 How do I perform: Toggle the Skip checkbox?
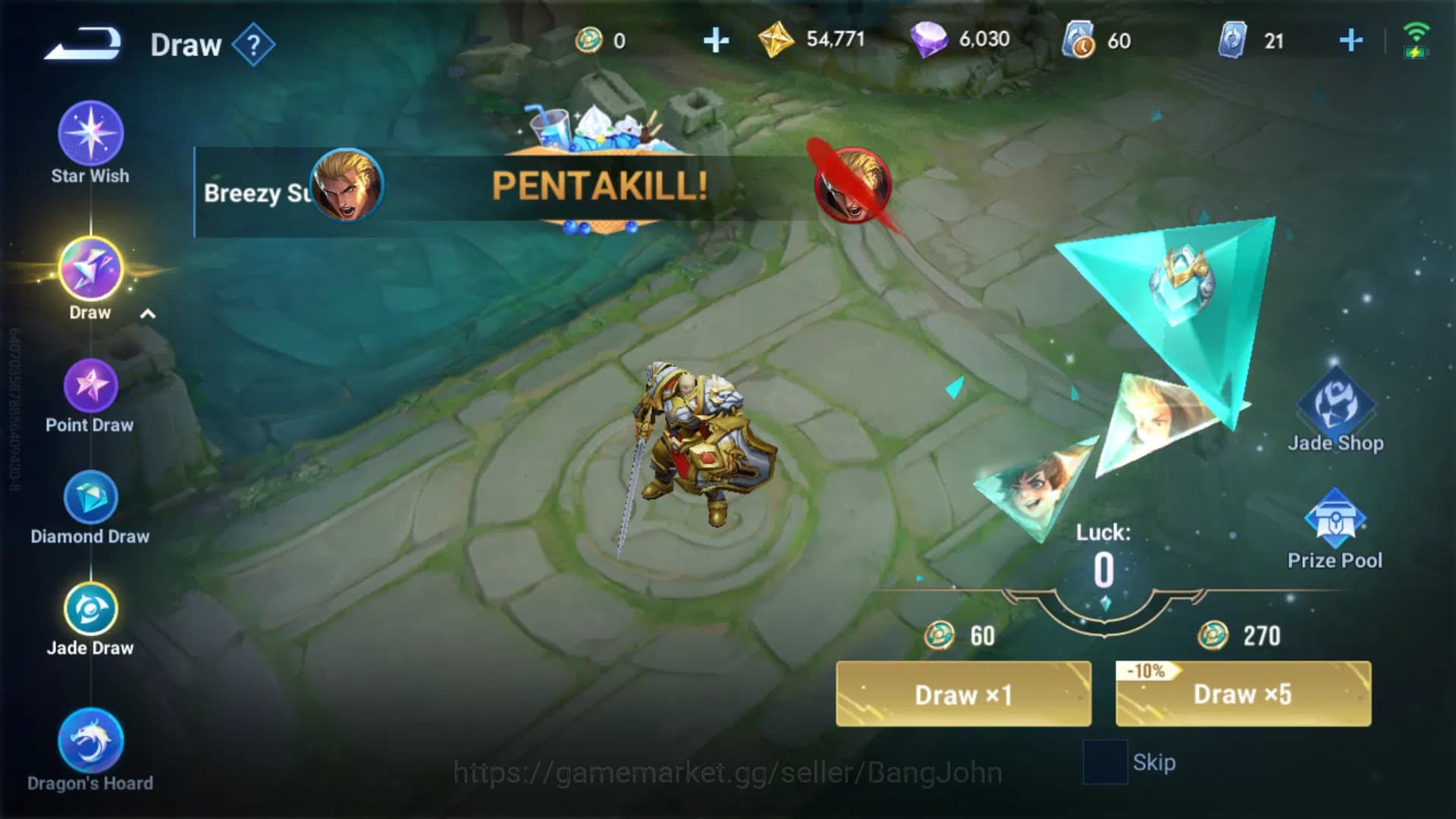tap(1105, 762)
